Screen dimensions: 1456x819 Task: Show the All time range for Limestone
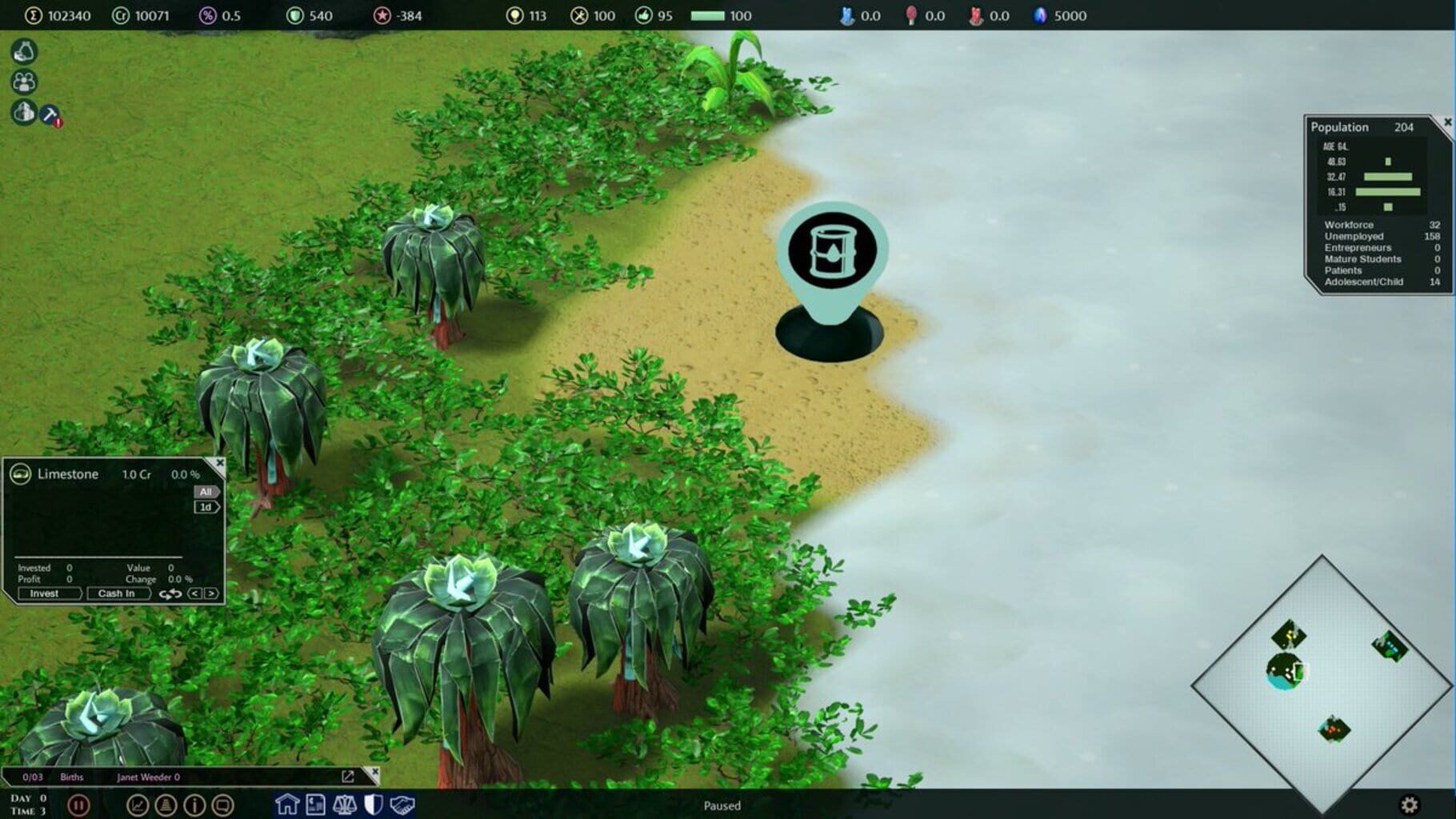point(206,492)
